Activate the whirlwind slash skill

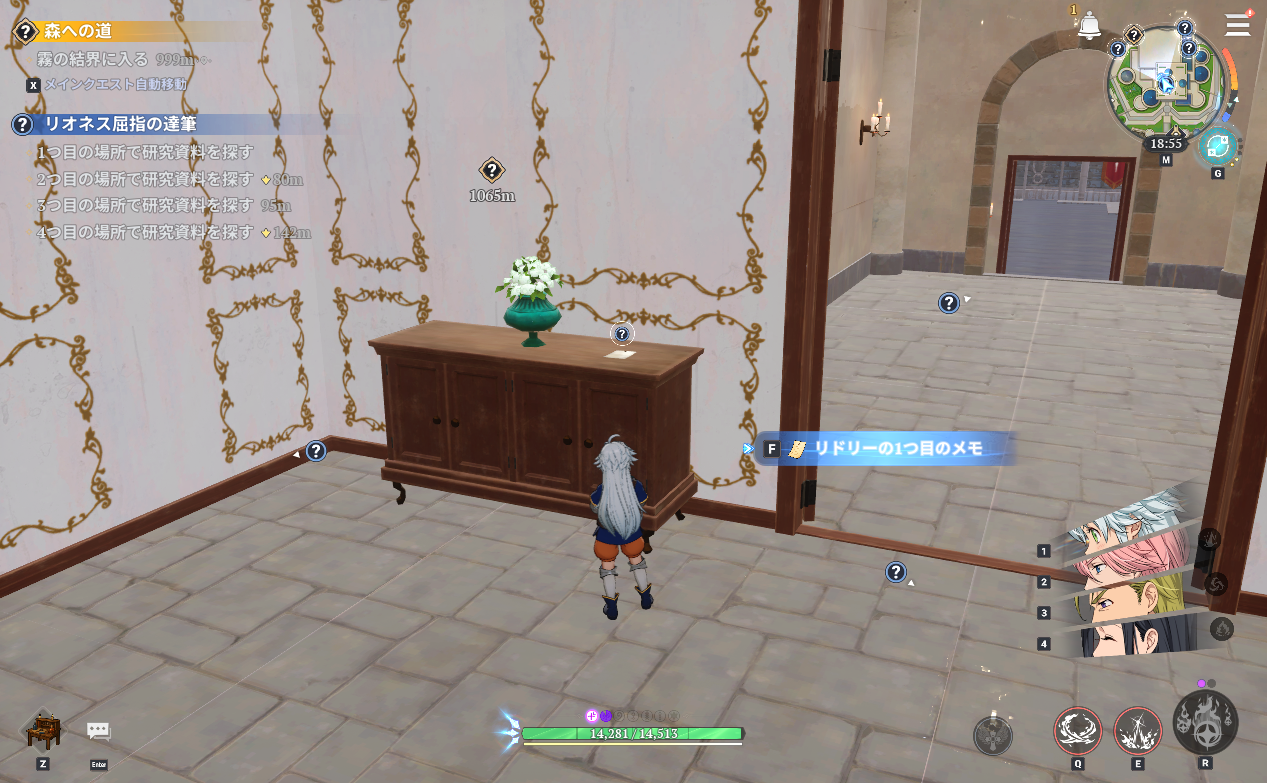point(1077,730)
